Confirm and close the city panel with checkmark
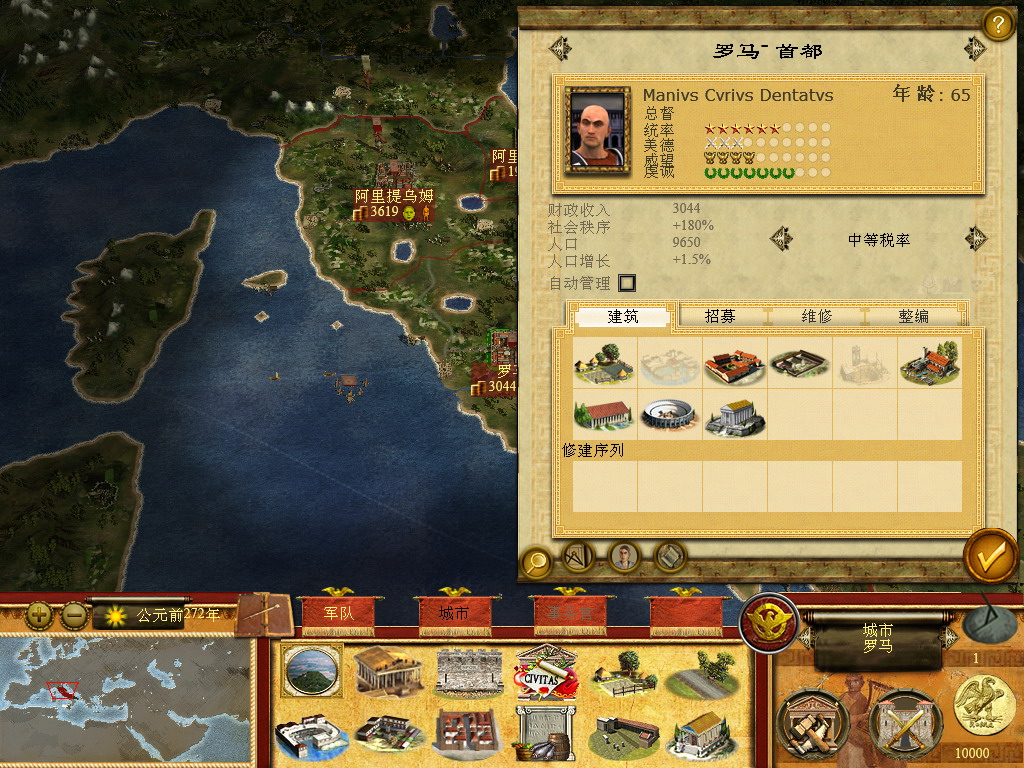 [991, 558]
